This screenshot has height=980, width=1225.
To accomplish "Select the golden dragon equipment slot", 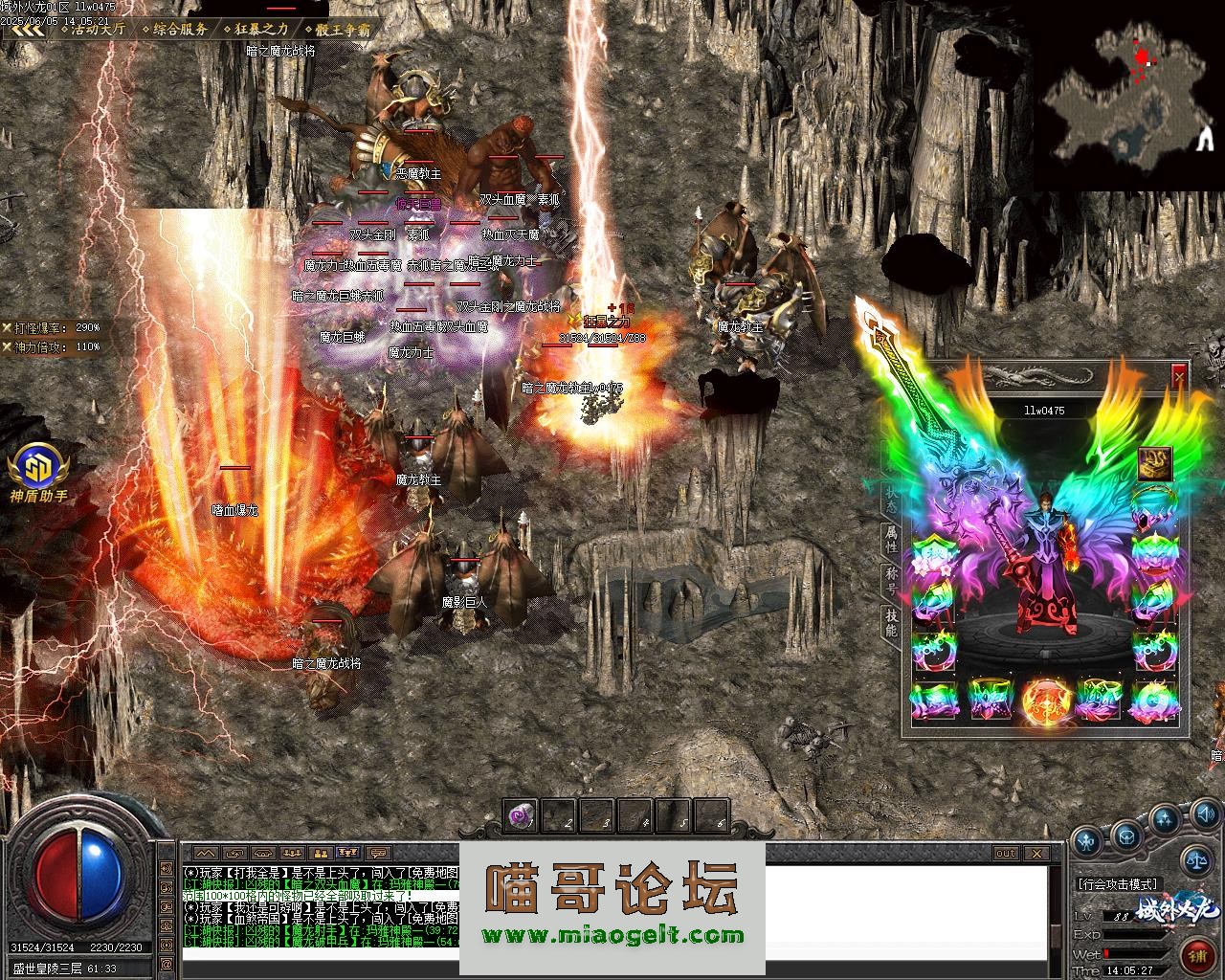I will [1155, 463].
